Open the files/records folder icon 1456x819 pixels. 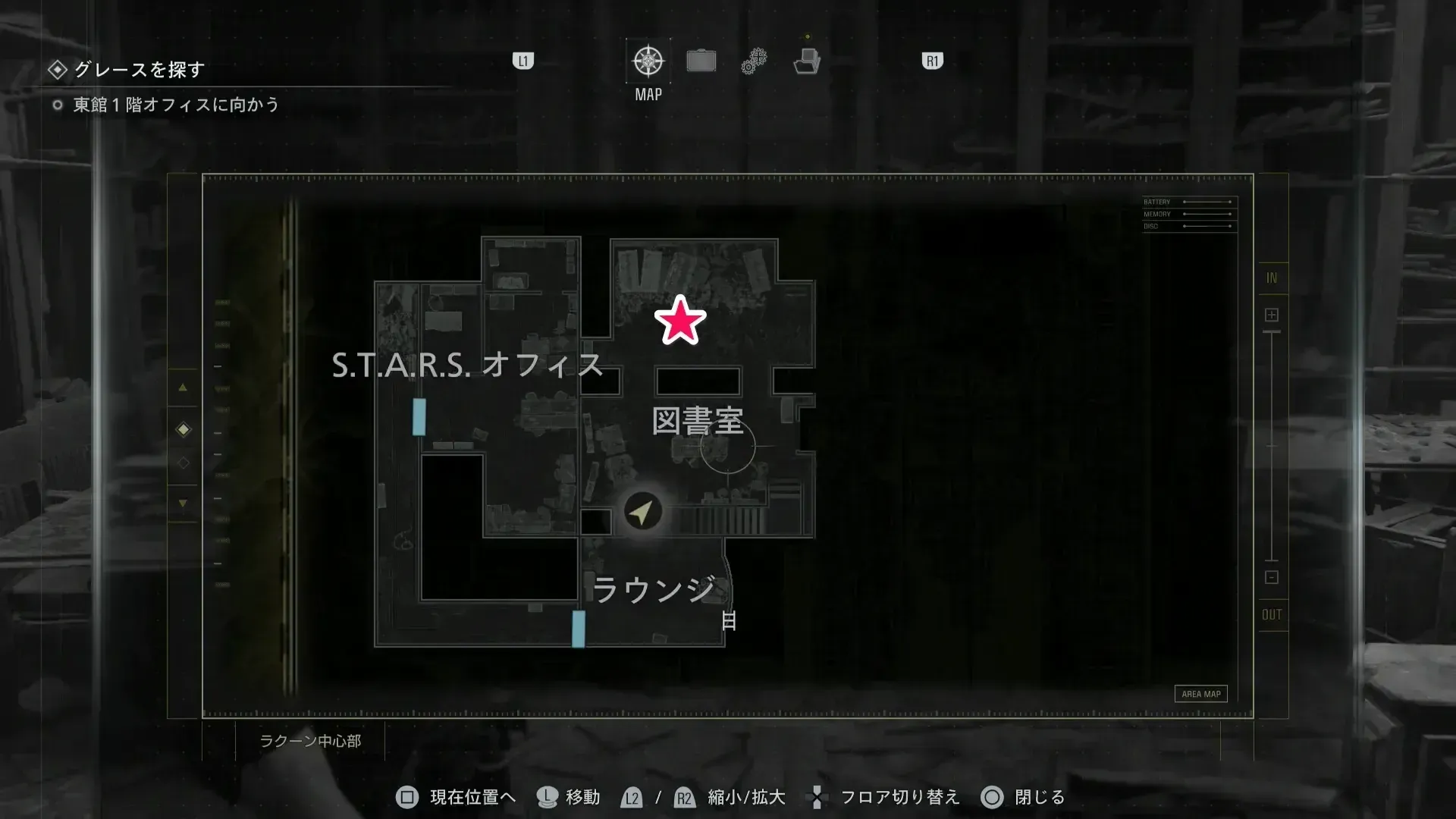(x=808, y=61)
